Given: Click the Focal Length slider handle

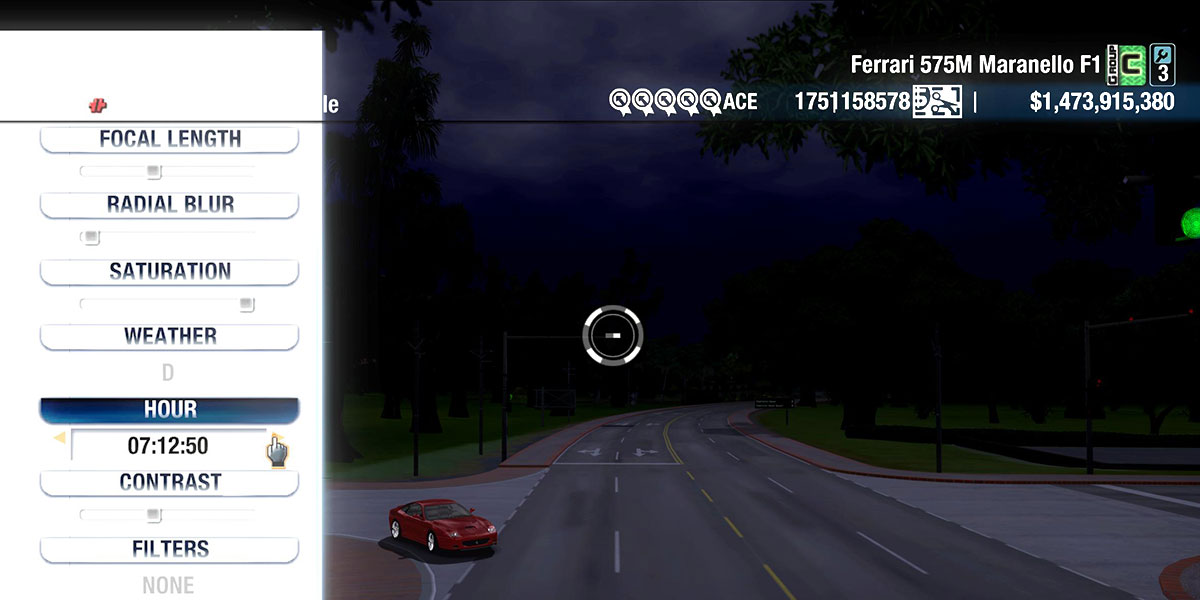Looking at the screenshot, I should (x=153, y=172).
